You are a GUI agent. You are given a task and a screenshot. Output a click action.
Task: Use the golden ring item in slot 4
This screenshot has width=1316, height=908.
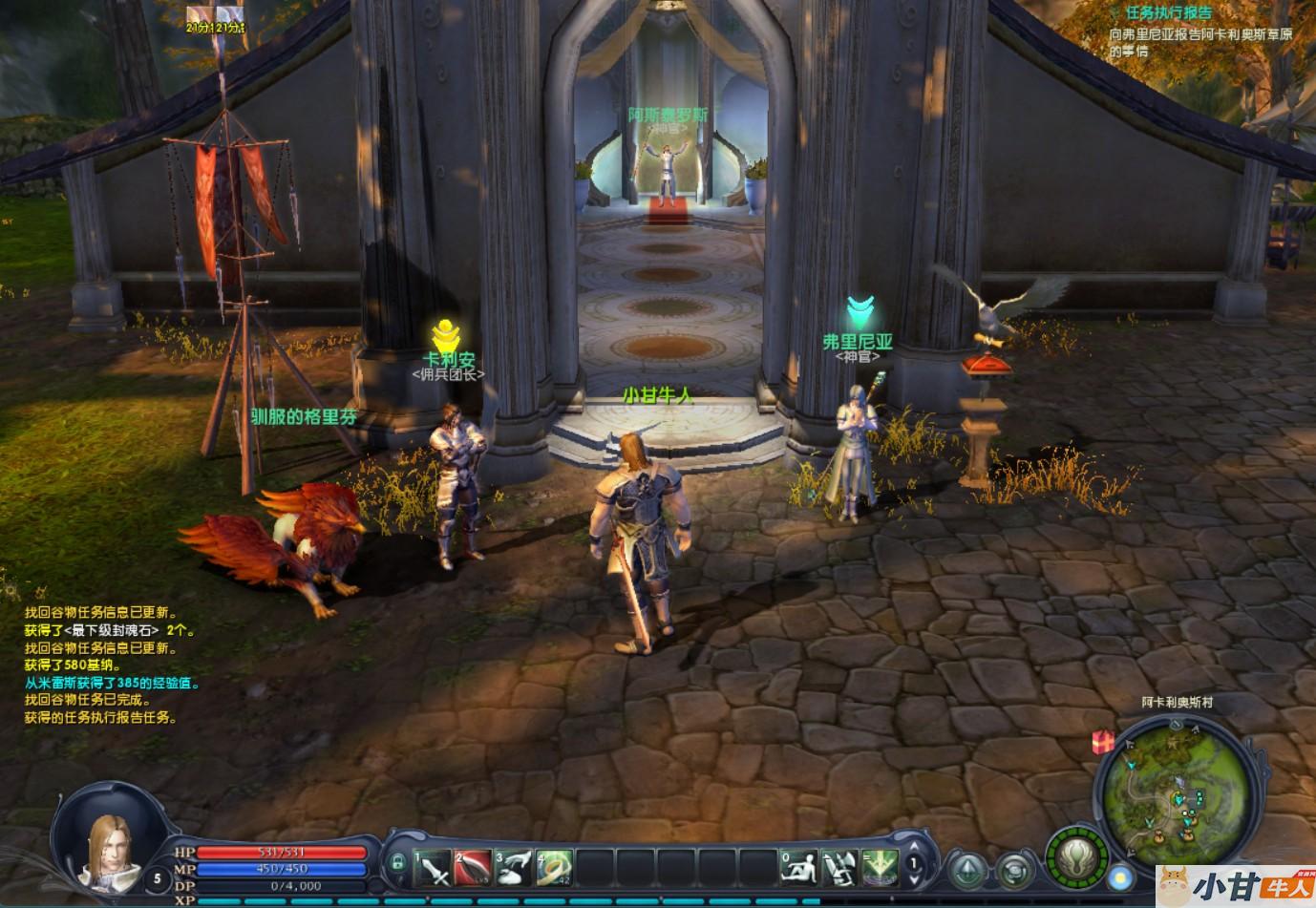pos(554,866)
